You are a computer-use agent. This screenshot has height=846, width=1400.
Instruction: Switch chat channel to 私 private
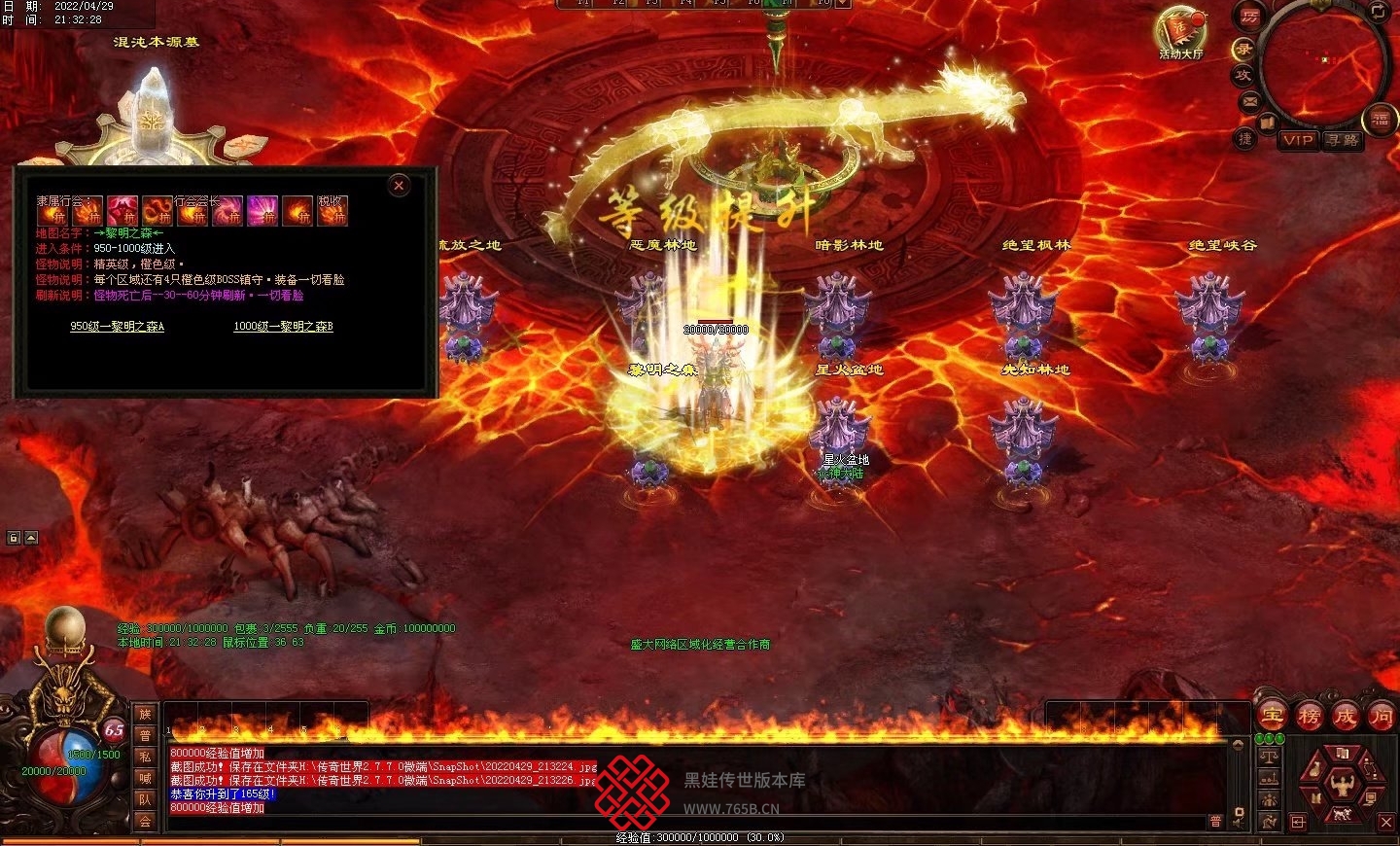[x=145, y=757]
